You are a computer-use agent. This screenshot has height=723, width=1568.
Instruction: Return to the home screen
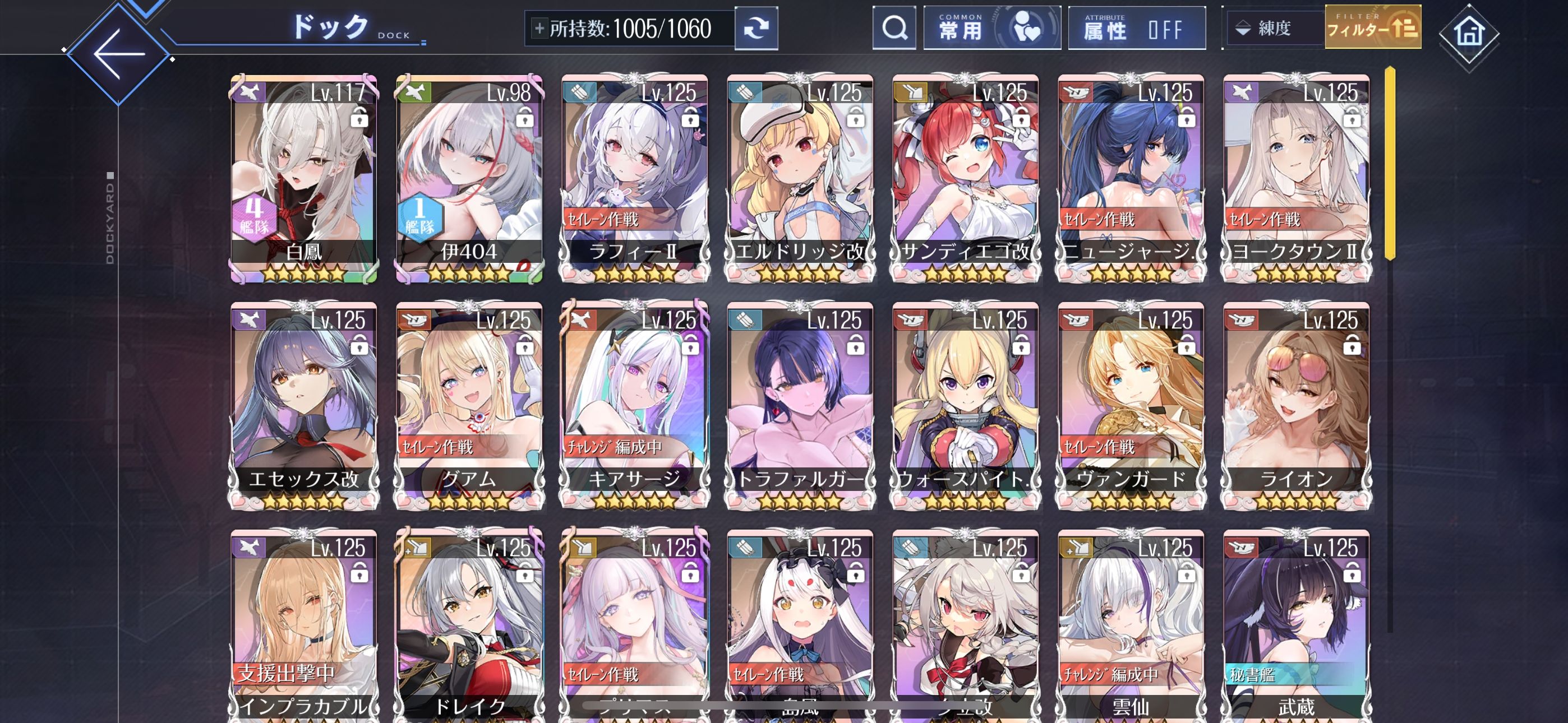click(1469, 33)
